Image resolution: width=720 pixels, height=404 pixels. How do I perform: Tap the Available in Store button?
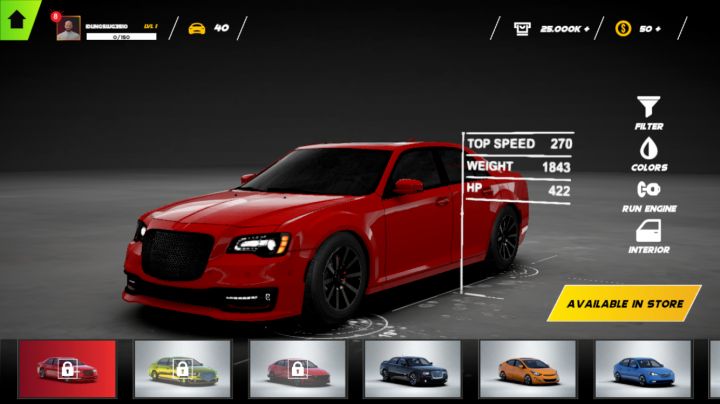tap(625, 303)
